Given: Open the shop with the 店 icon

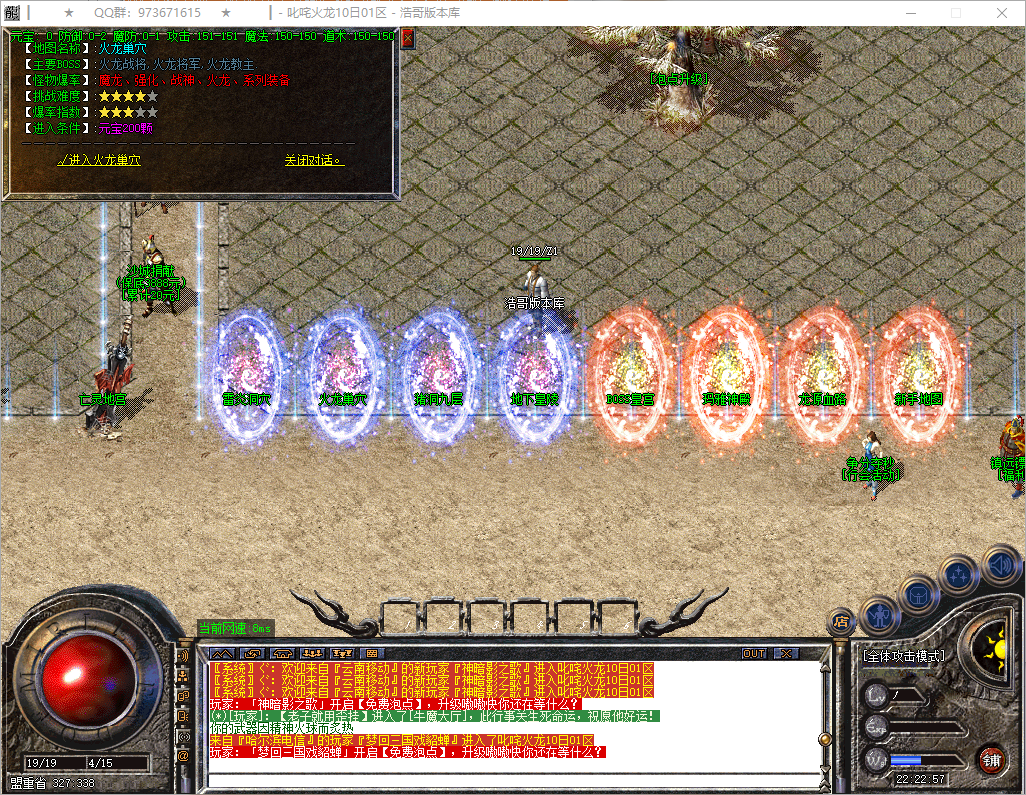Looking at the screenshot, I should click(x=841, y=622).
